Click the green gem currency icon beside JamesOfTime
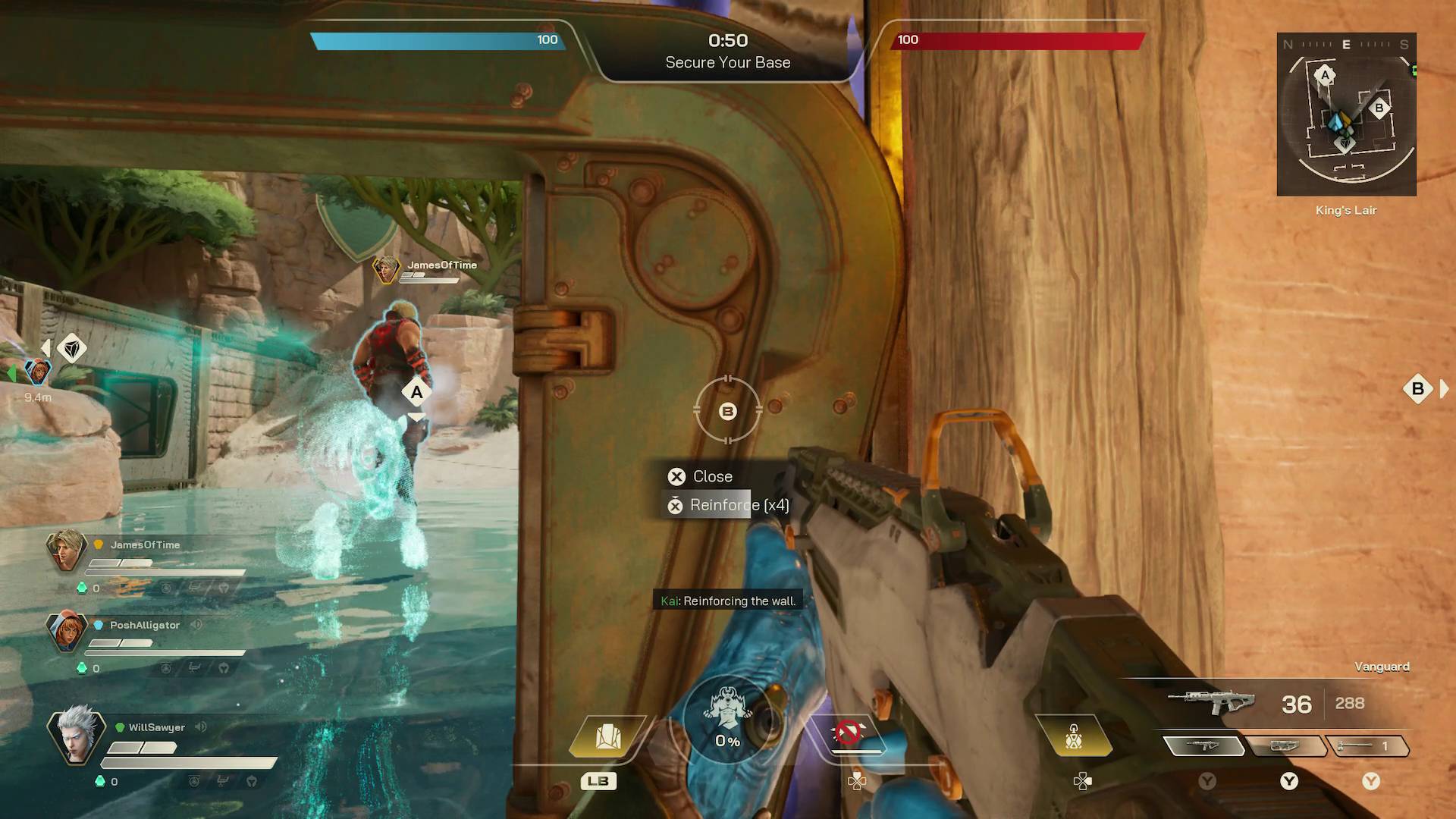The image size is (1456, 819). click(x=82, y=587)
